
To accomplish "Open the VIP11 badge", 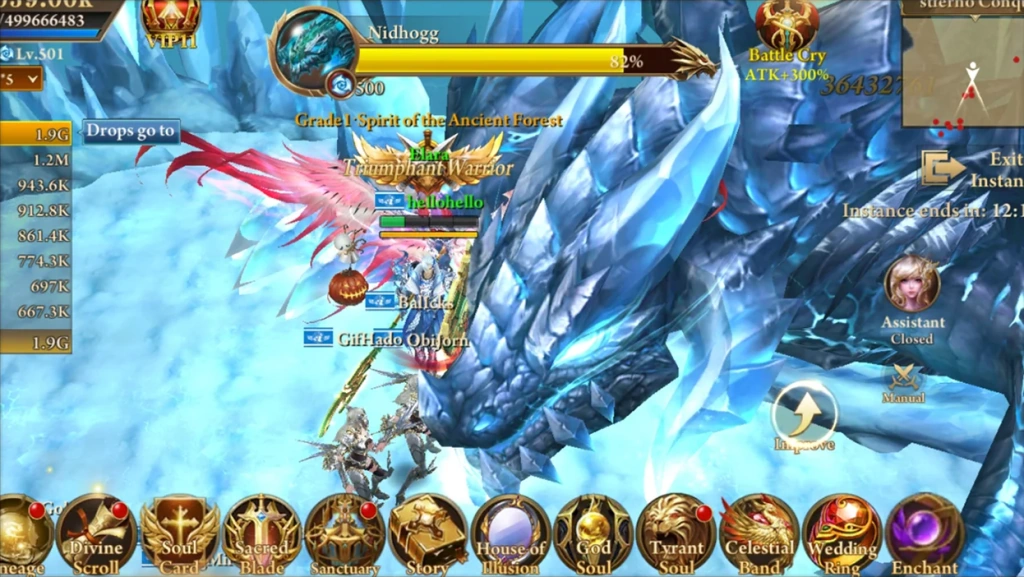I will coord(170,20).
